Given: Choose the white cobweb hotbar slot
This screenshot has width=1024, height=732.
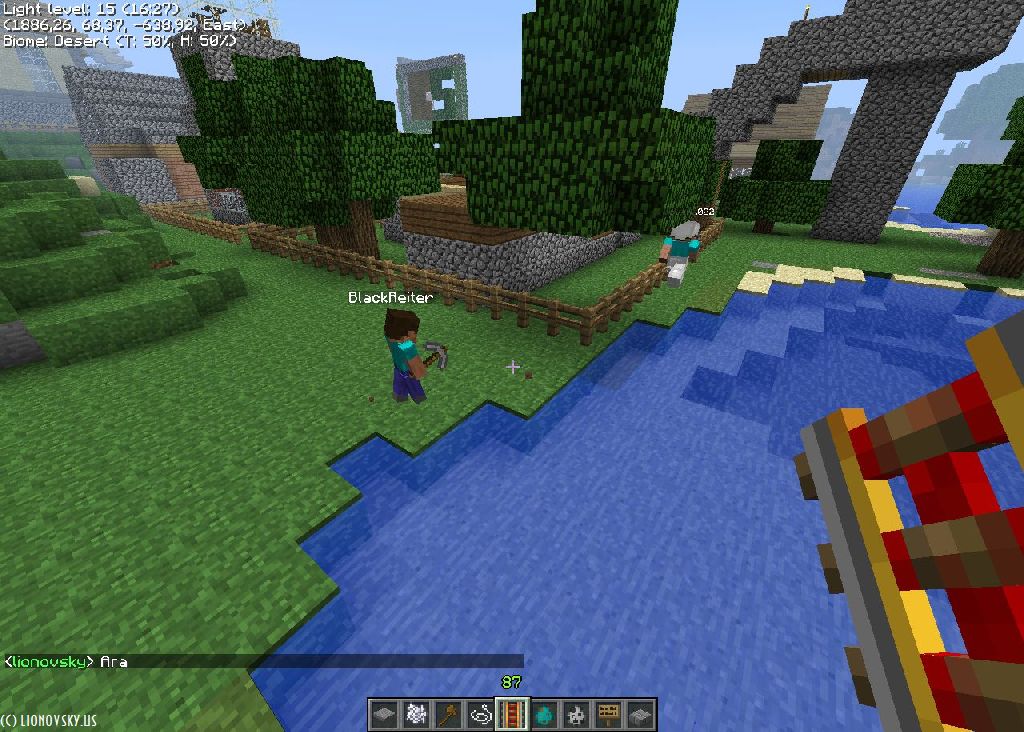Looking at the screenshot, I should 416,714.
